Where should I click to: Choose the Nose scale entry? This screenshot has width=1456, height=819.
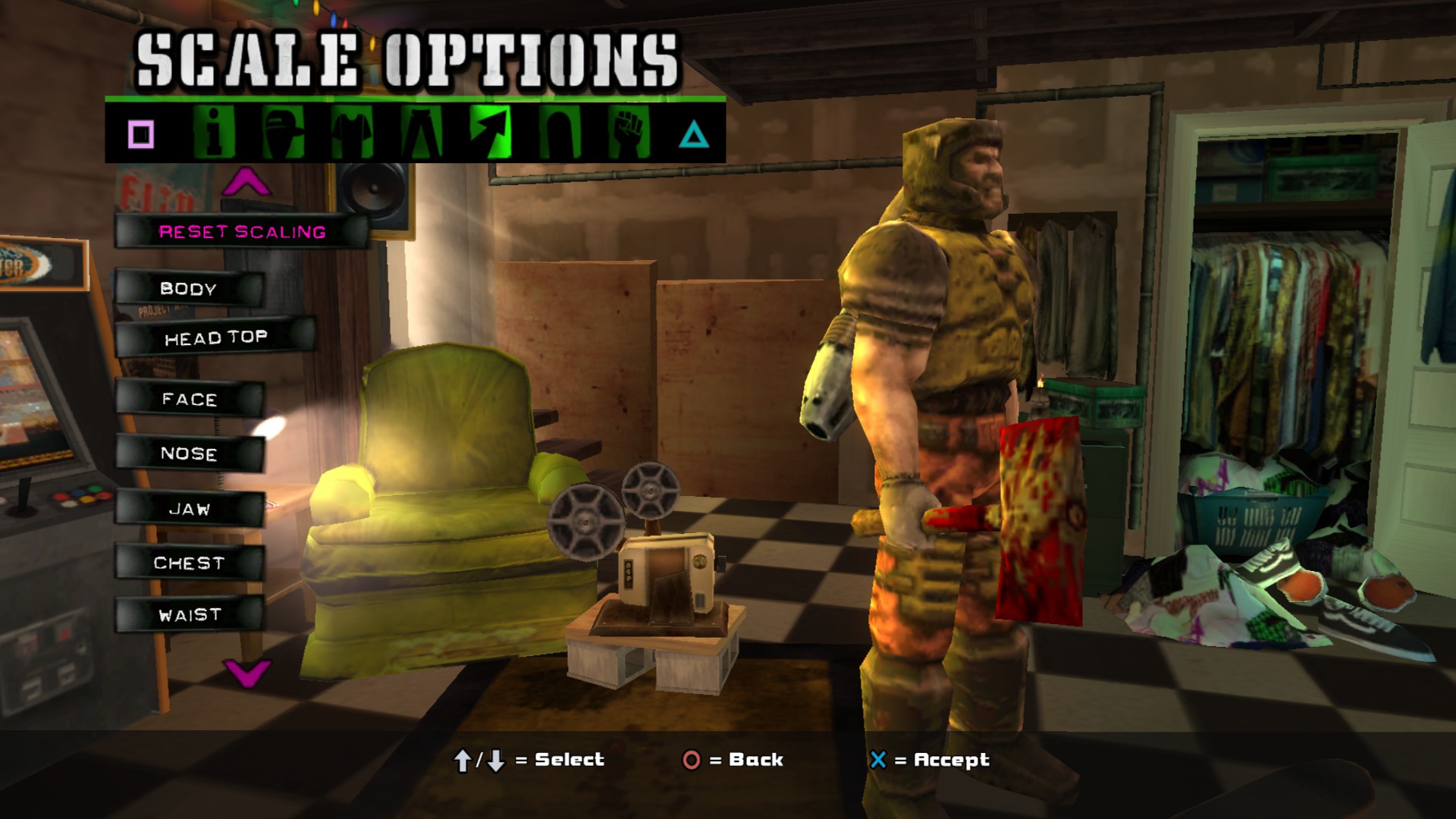click(x=189, y=454)
